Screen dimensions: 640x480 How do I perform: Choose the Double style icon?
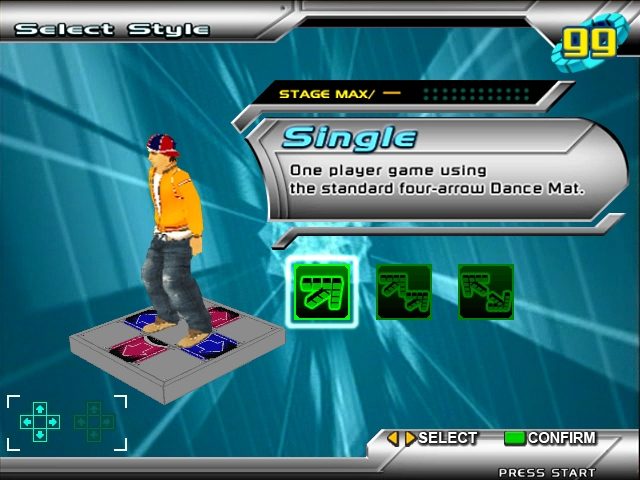(x=485, y=292)
